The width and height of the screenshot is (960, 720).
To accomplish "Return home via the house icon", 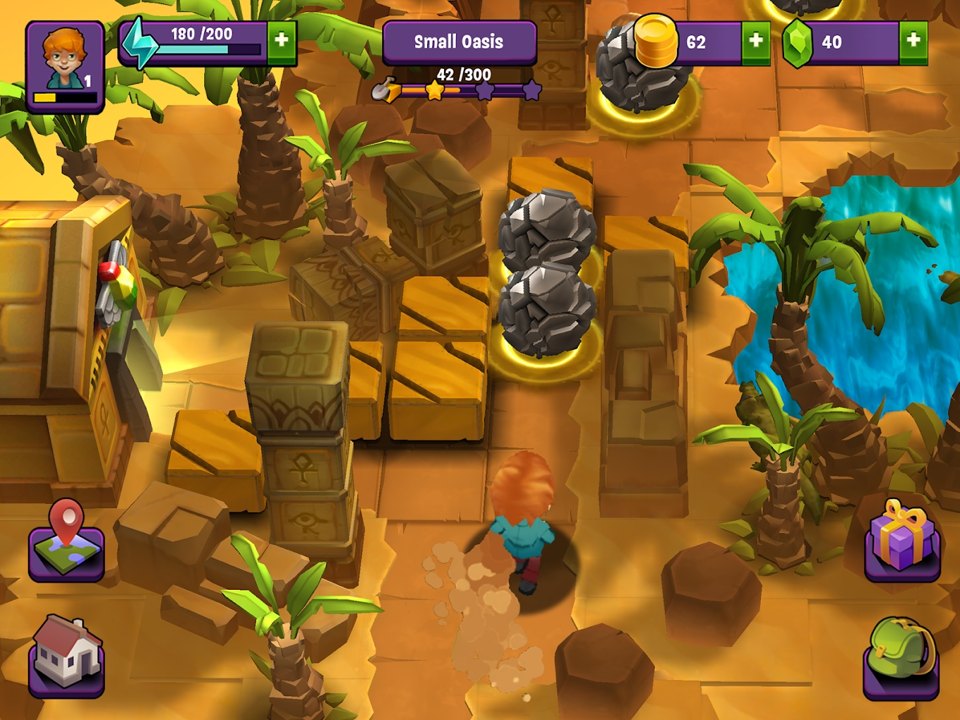I will click(x=66, y=655).
